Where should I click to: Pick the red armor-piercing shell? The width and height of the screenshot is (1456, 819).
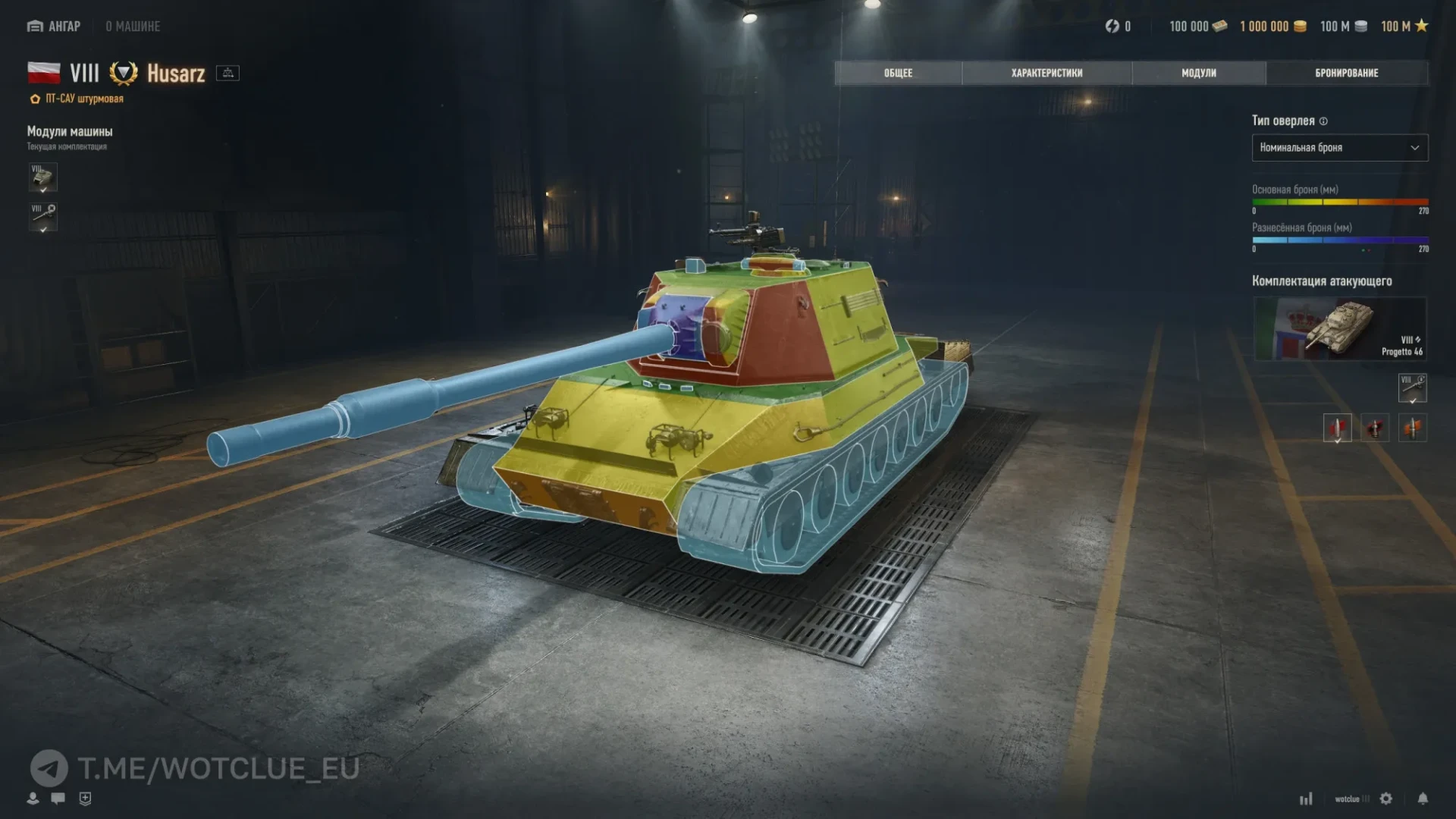(1337, 428)
